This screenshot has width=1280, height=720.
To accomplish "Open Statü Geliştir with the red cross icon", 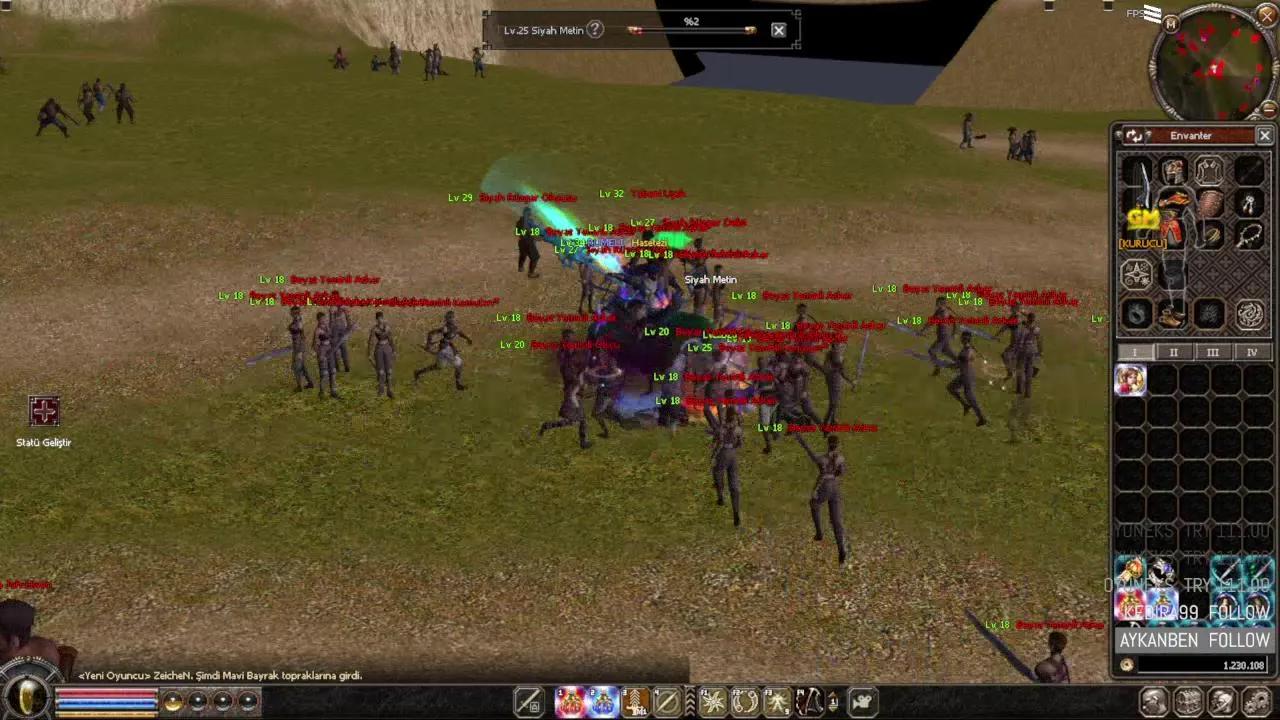I will pyautogui.click(x=44, y=412).
